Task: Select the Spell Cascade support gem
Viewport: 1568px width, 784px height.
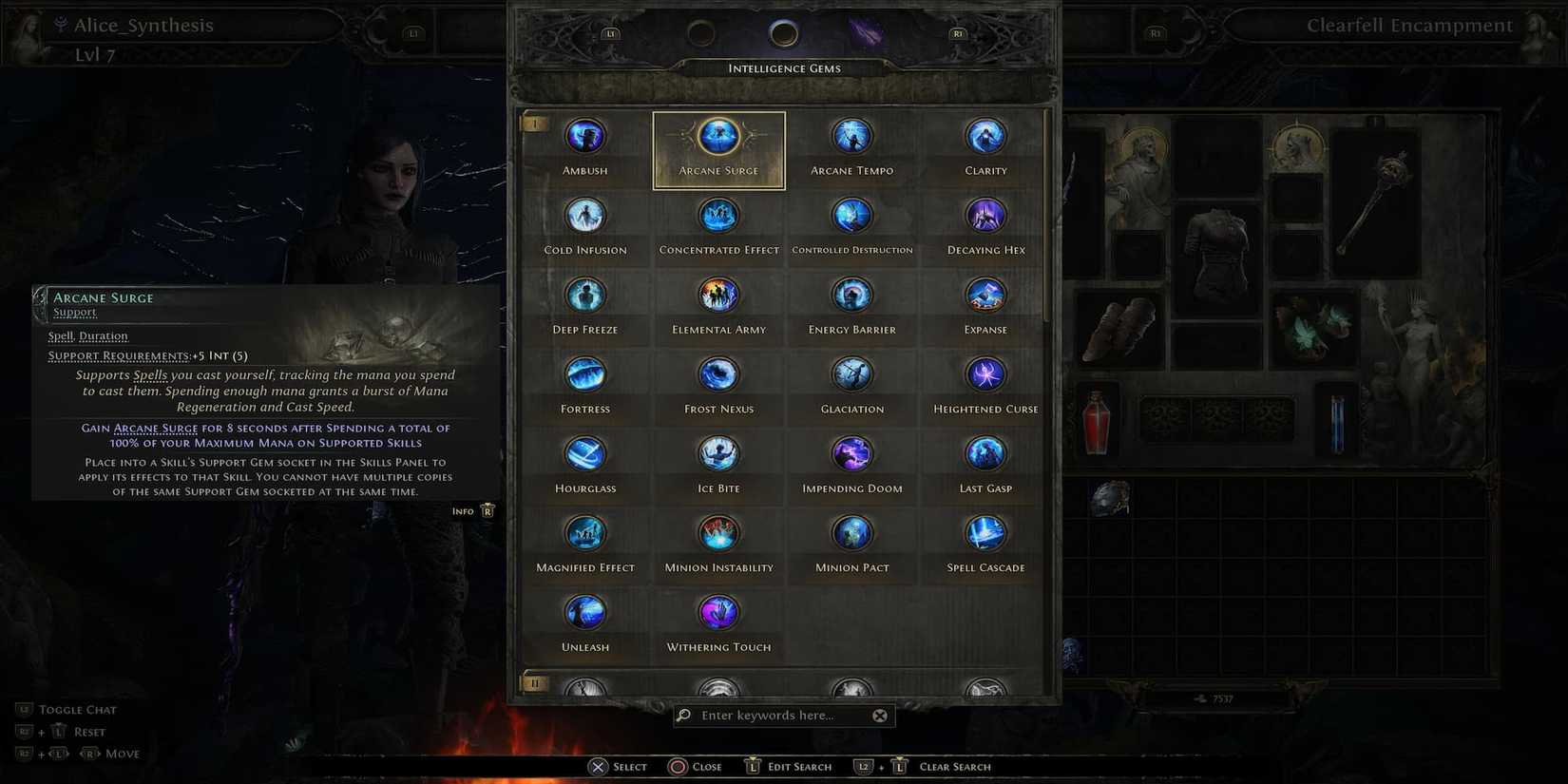Action: click(x=985, y=533)
